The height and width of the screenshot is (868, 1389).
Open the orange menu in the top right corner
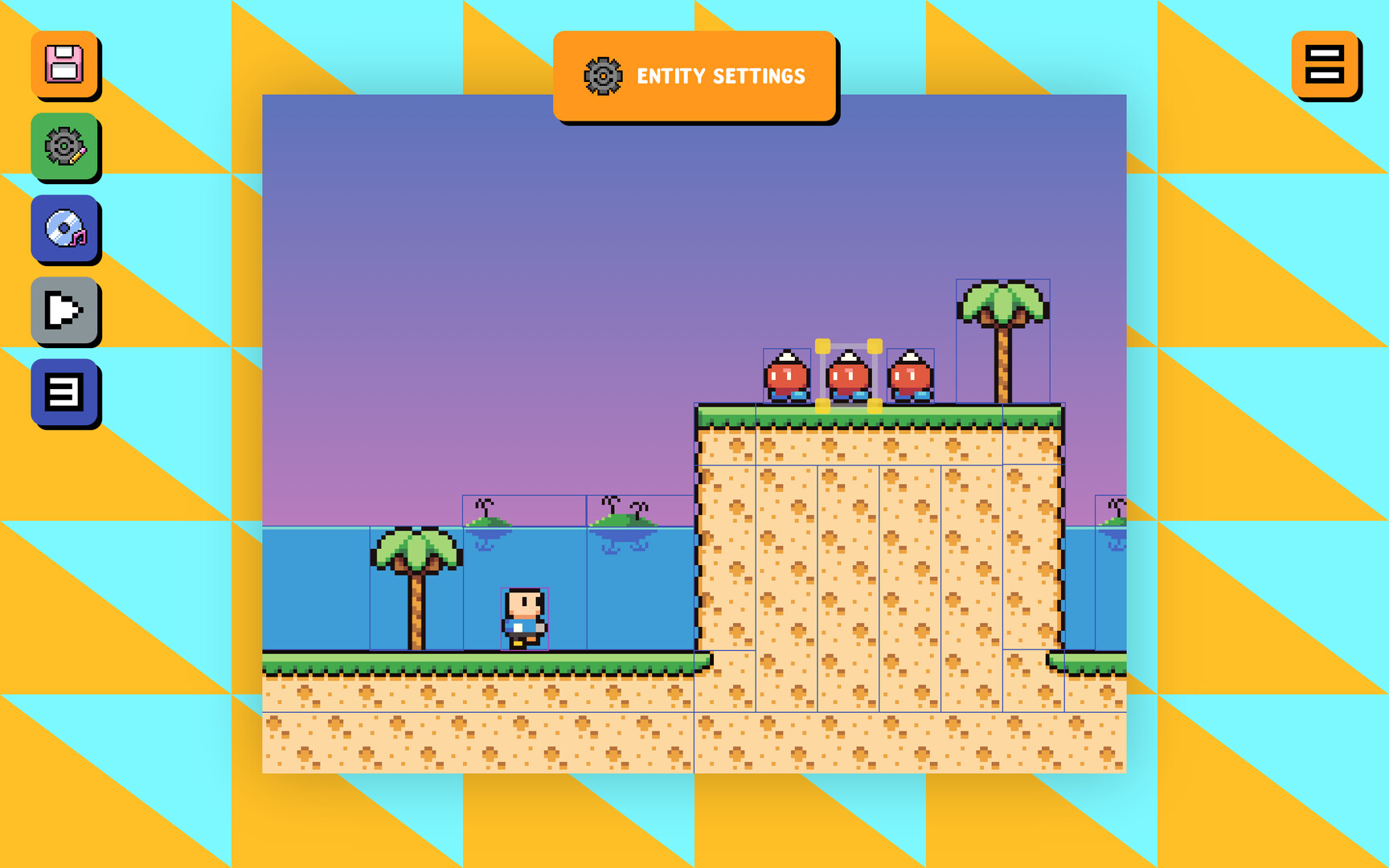1325,67
